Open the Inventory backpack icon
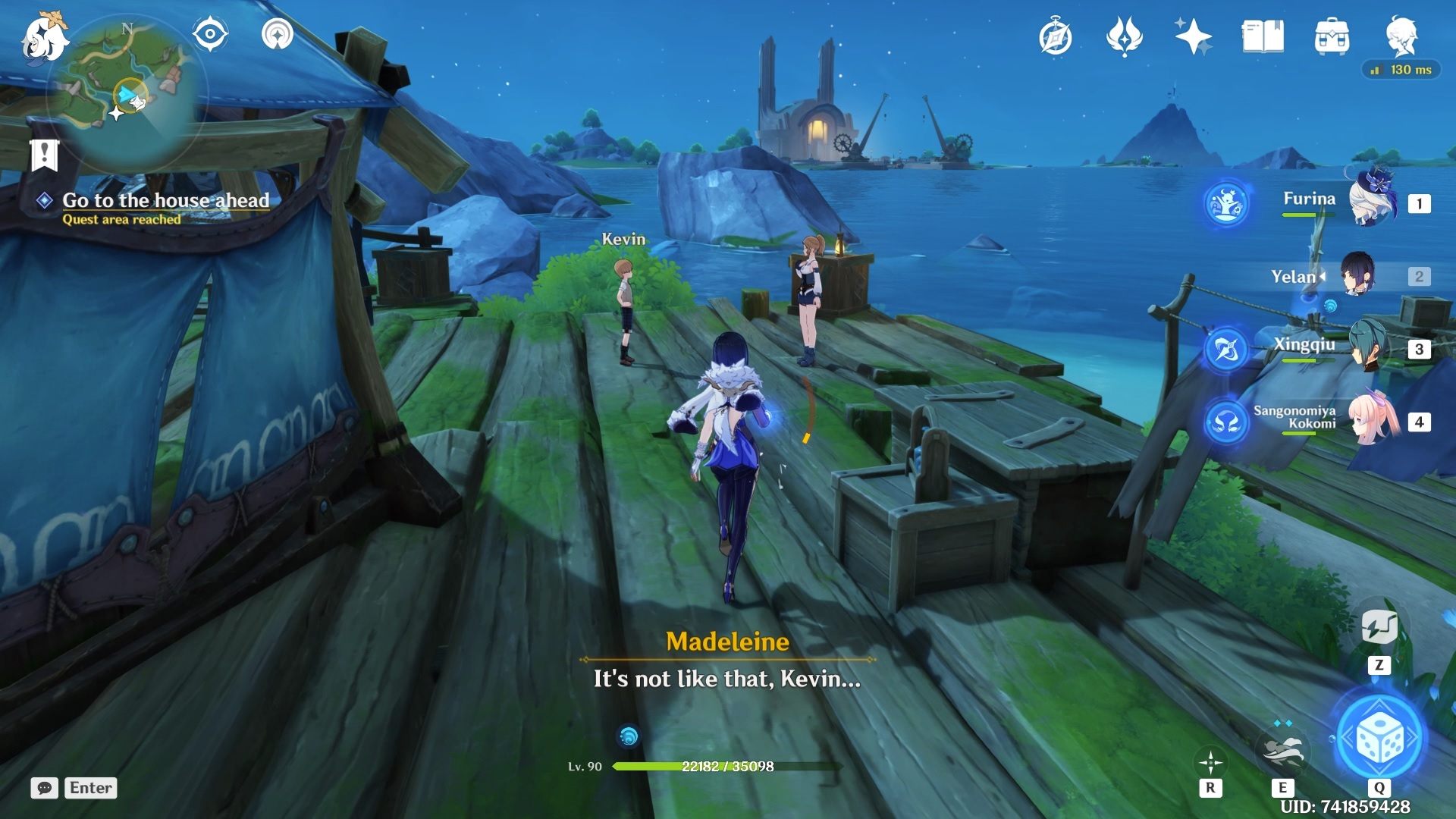 (x=1333, y=35)
